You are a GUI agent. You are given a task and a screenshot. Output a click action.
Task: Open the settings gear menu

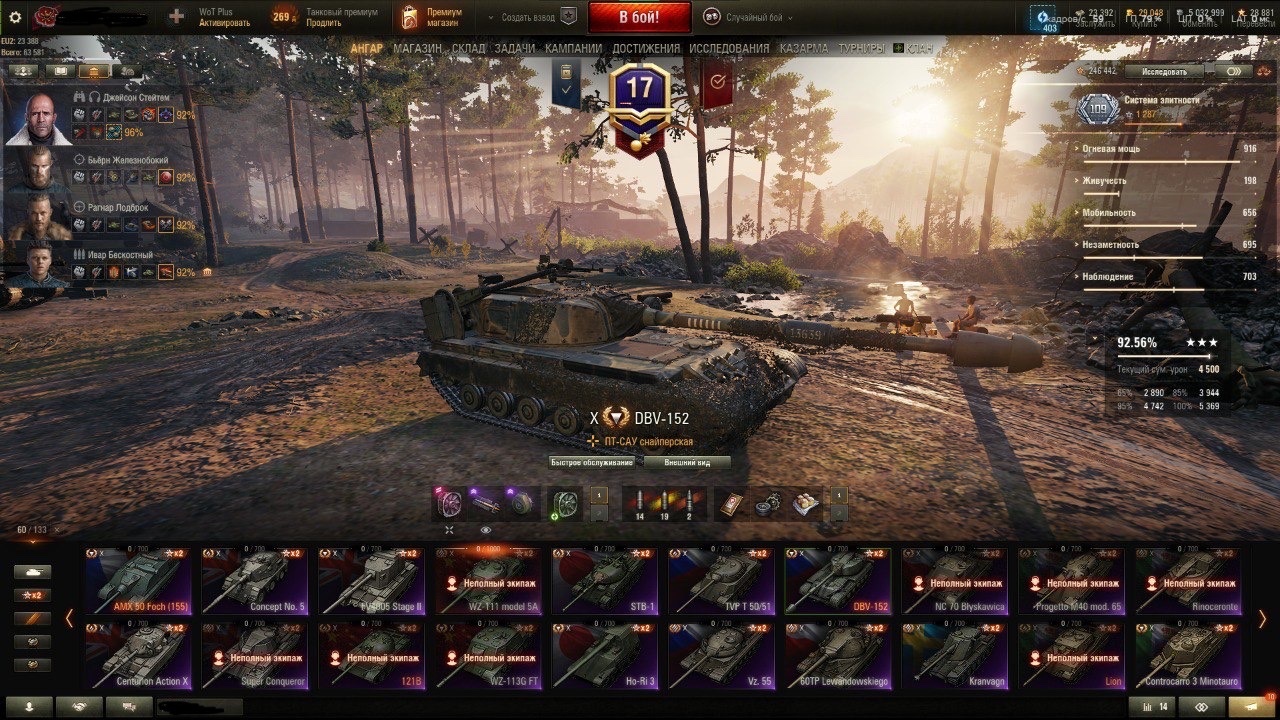15,17
